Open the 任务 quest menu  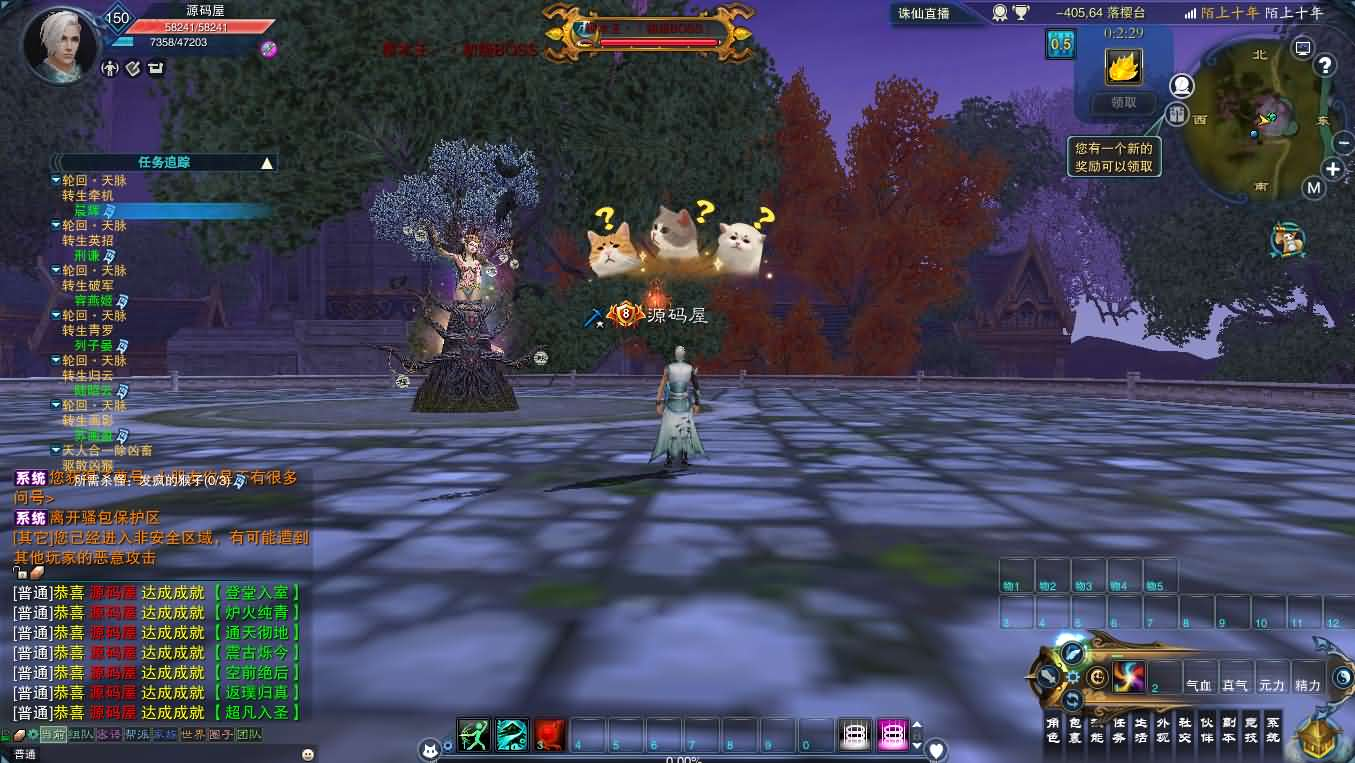tap(1119, 729)
